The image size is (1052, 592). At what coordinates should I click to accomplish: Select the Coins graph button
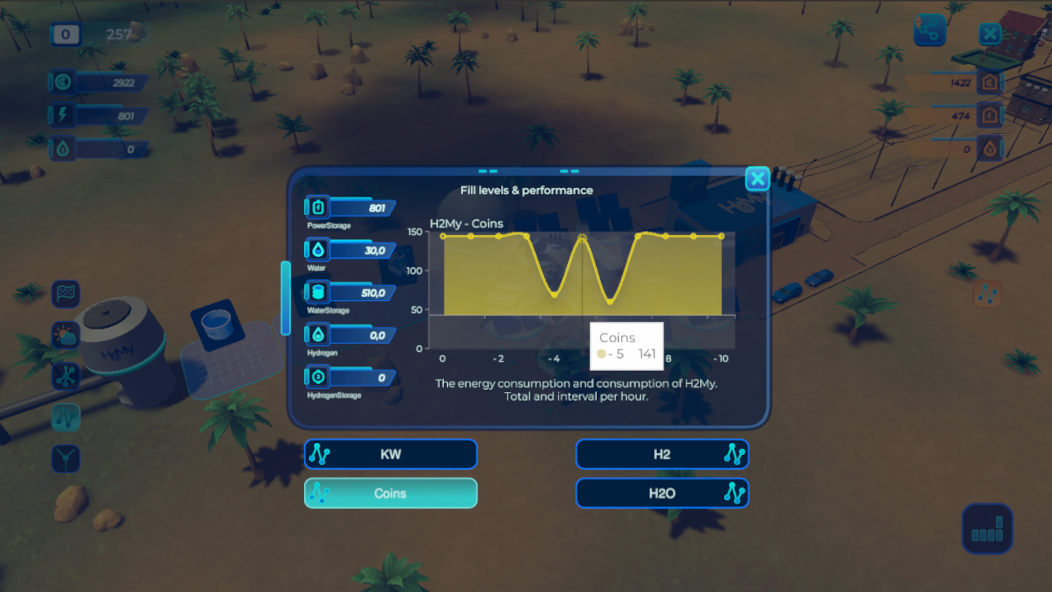(x=390, y=493)
